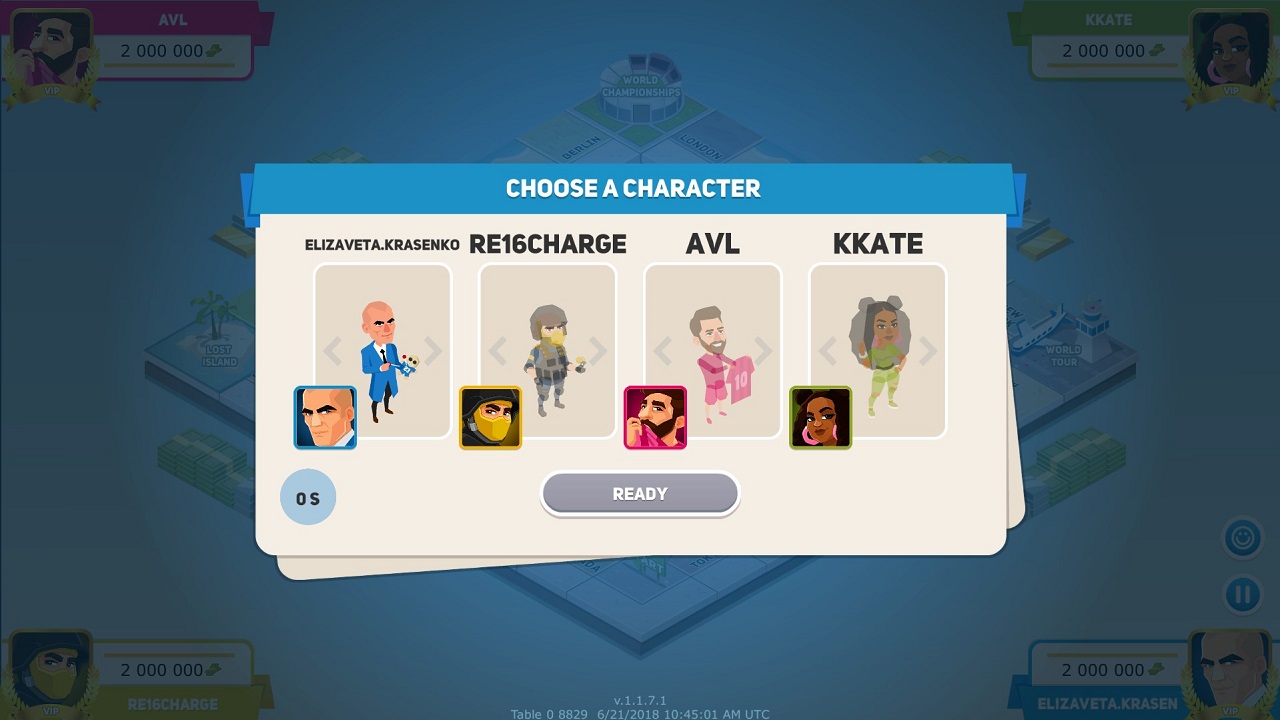
Task: Click the 0 S timer circle
Action: pos(308,497)
